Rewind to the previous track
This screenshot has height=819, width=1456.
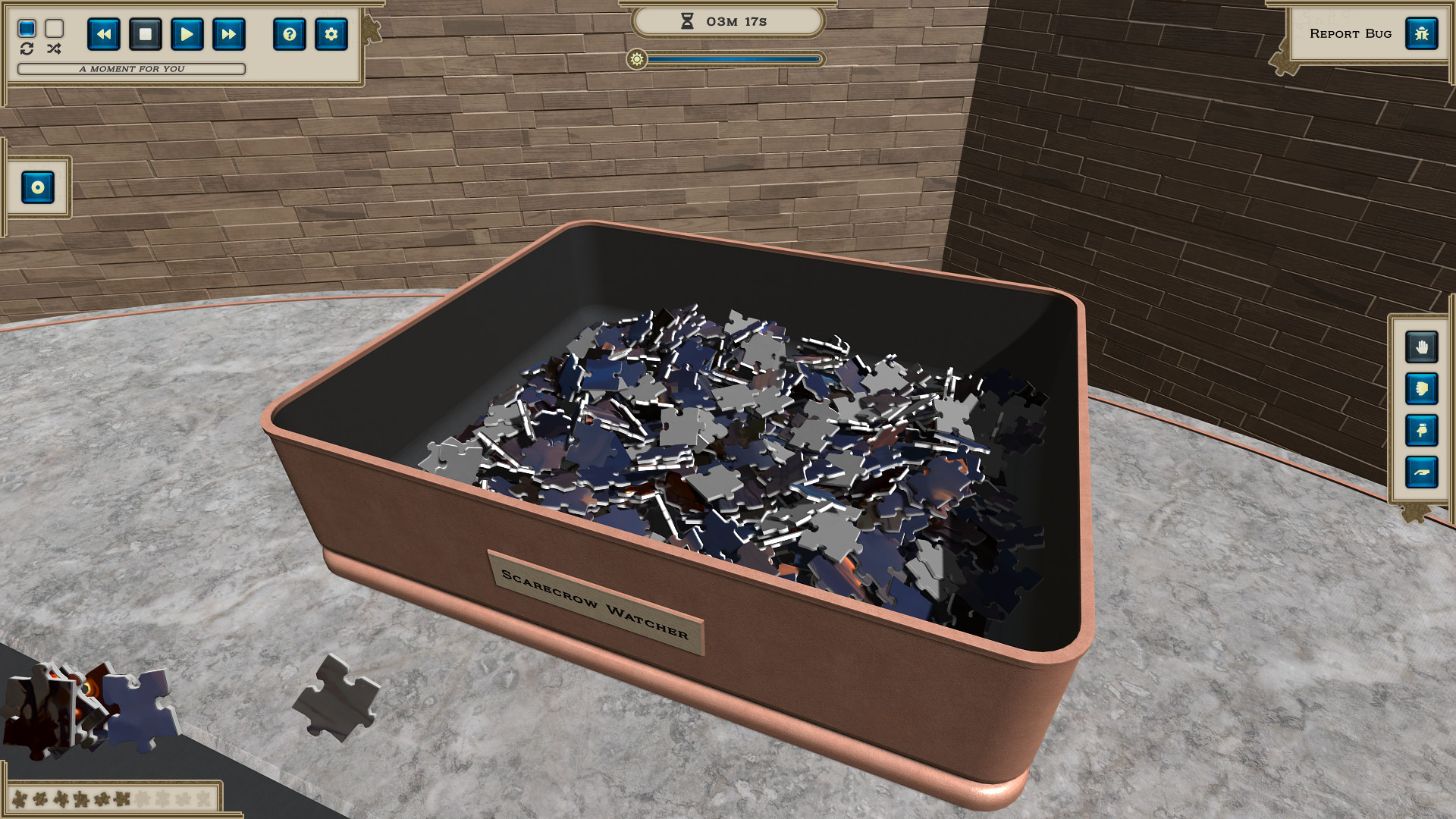coord(104,34)
